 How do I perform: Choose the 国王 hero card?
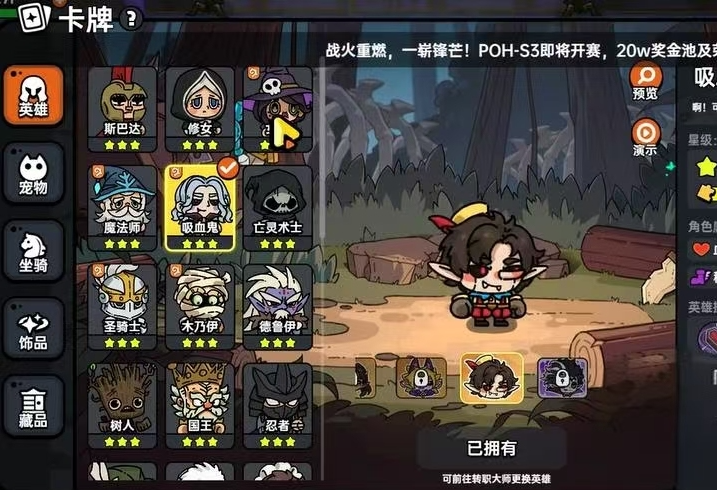(x=199, y=403)
